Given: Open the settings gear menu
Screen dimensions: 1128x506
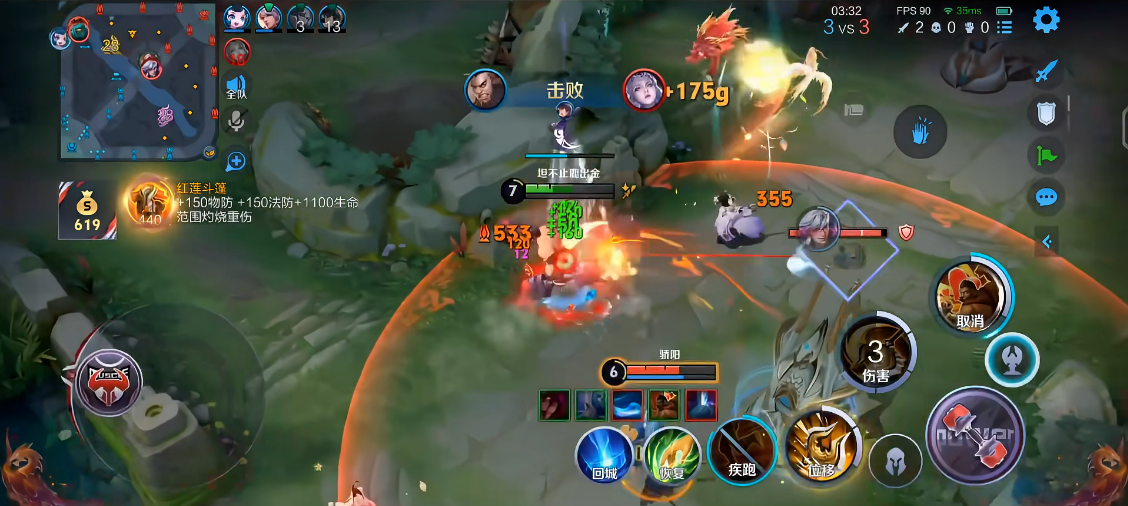Looking at the screenshot, I should coord(1046,20).
